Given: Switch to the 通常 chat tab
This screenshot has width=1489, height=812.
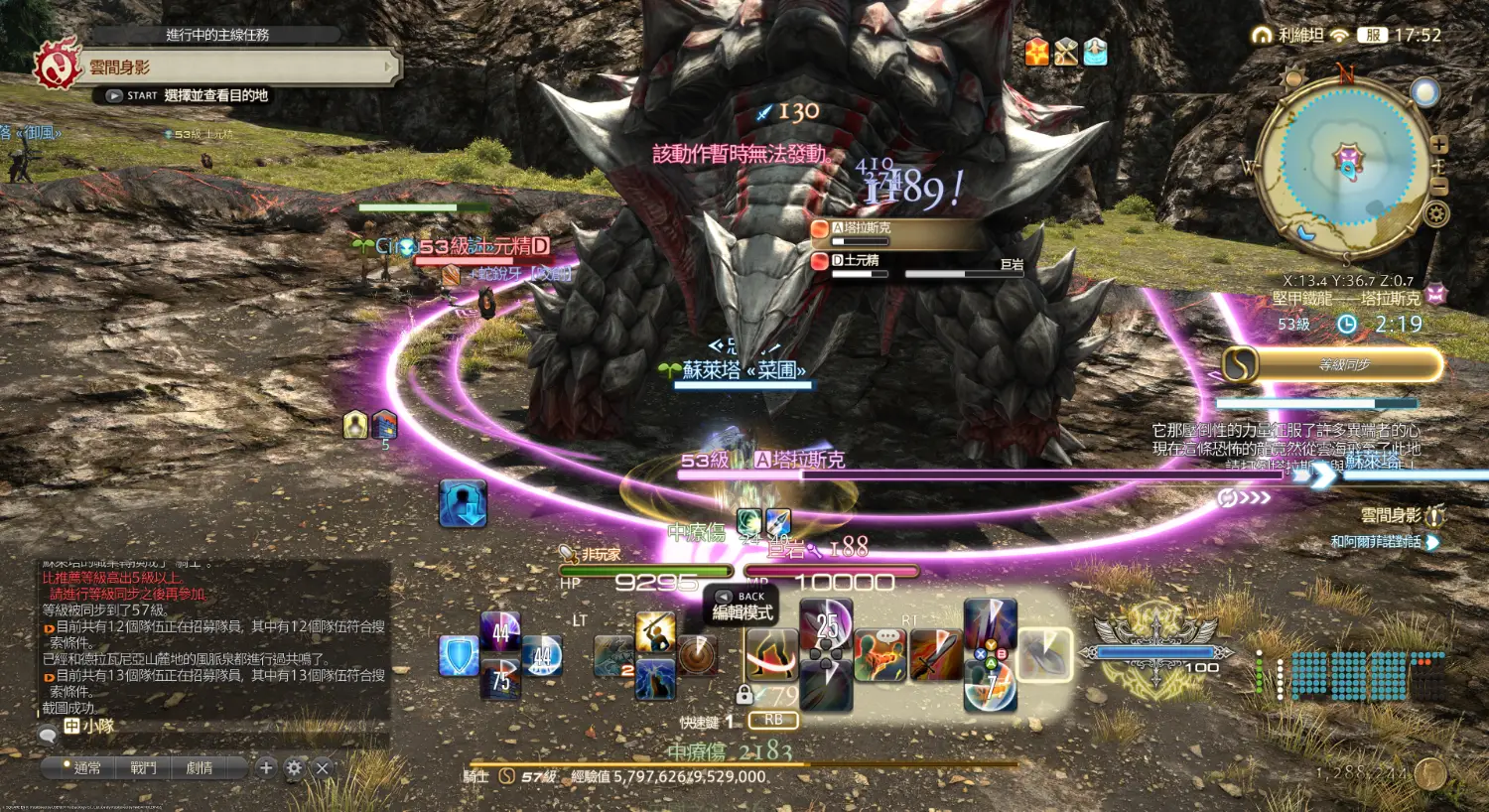Looking at the screenshot, I should (x=87, y=767).
